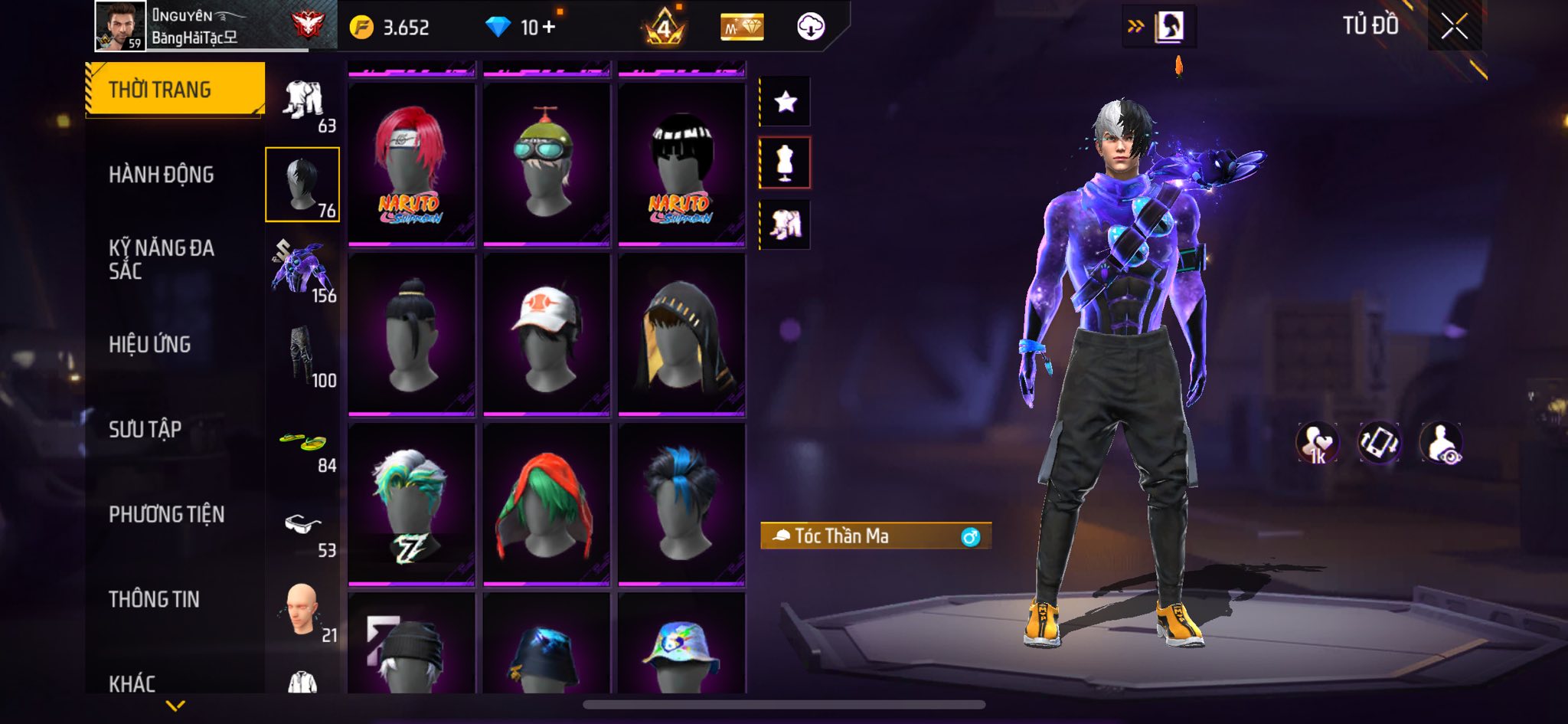Viewport: 1568px width, 724px height.
Task: Switch to the Hành Động tab
Action: (162, 175)
